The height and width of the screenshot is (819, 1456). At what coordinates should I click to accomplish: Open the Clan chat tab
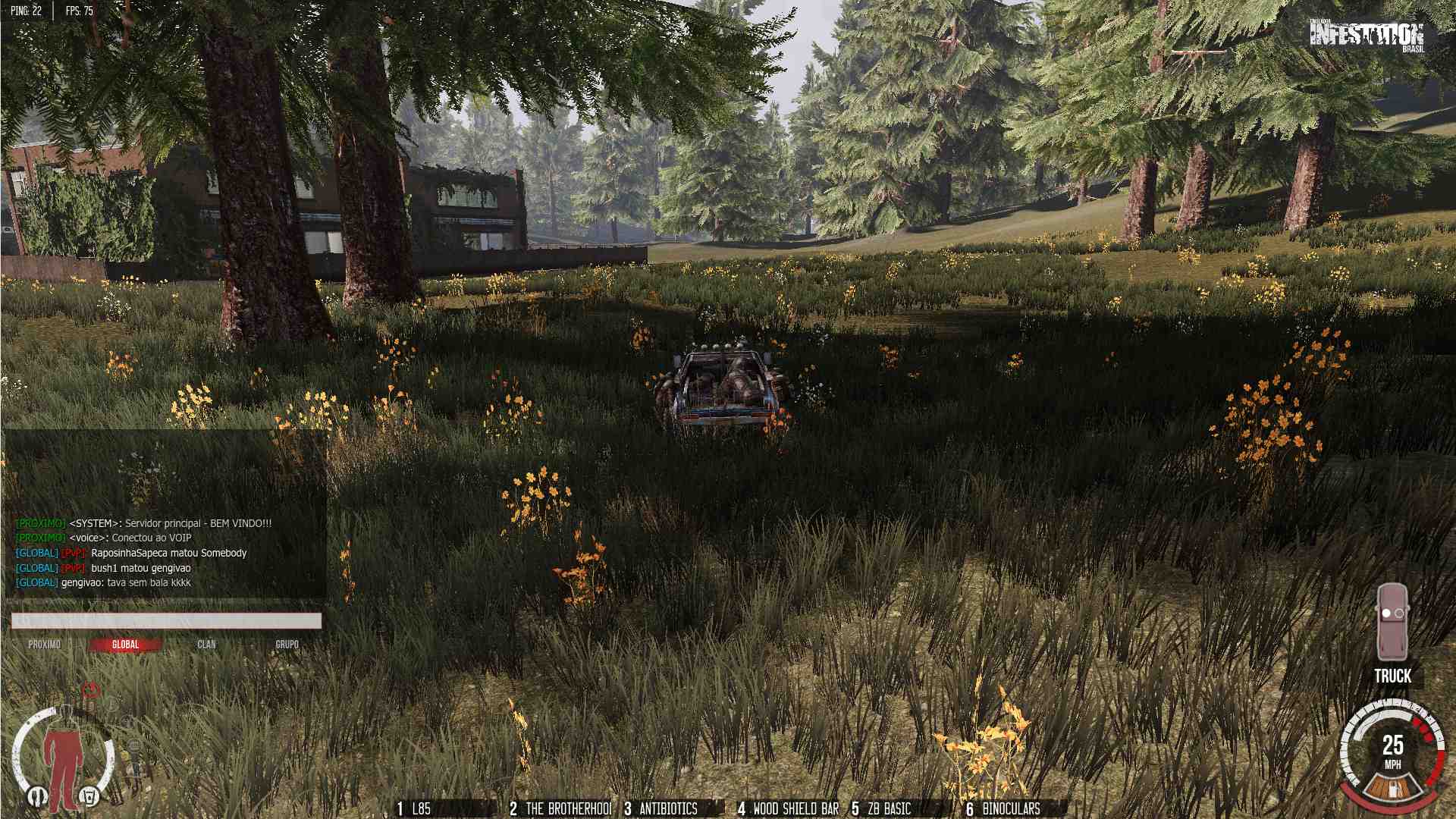pos(206,645)
